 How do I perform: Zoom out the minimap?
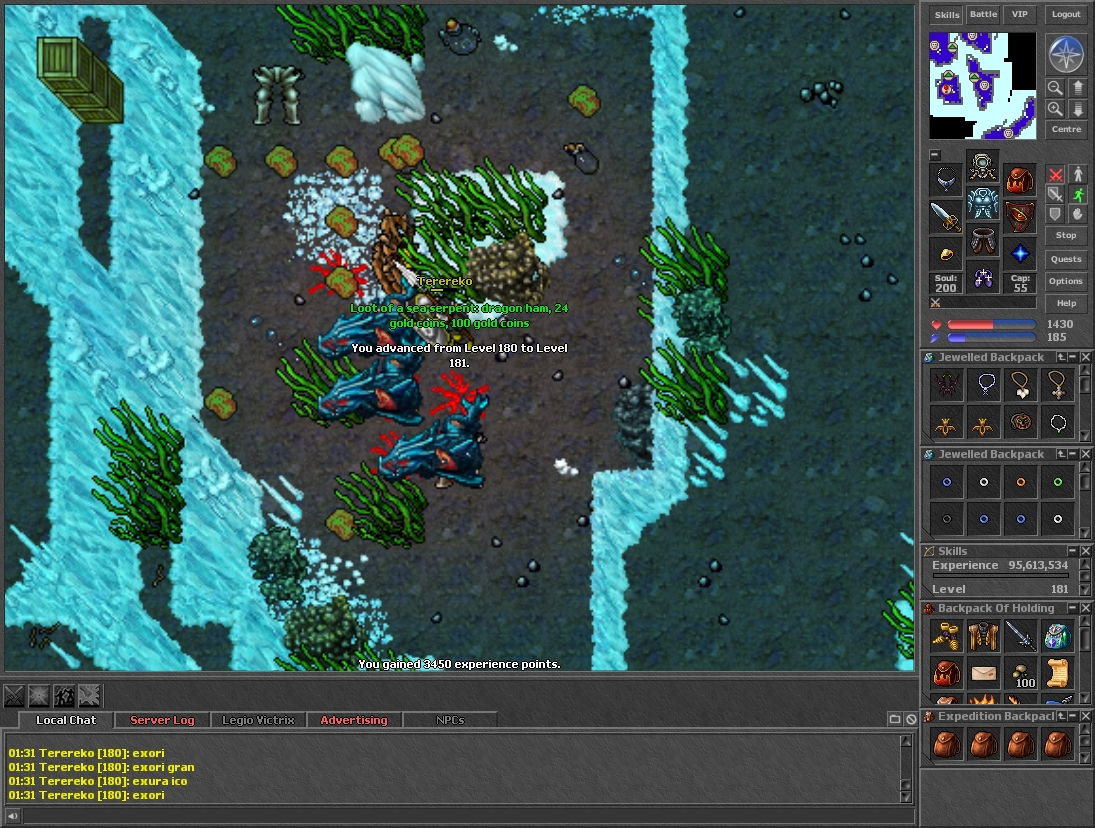[x=1055, y=88]
